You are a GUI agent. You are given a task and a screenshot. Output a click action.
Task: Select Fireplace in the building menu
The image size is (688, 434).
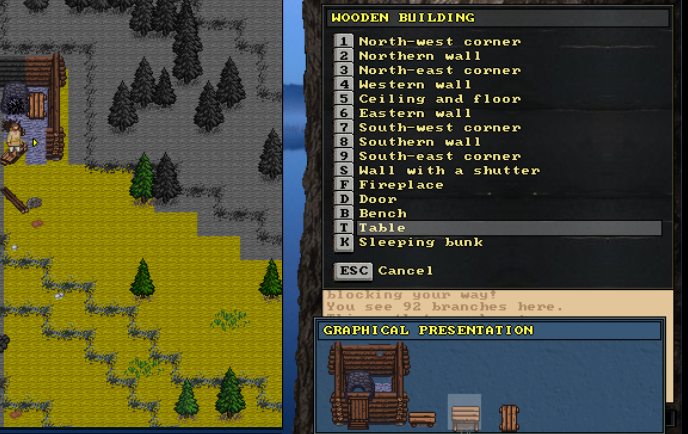click(x=401, y=185)
